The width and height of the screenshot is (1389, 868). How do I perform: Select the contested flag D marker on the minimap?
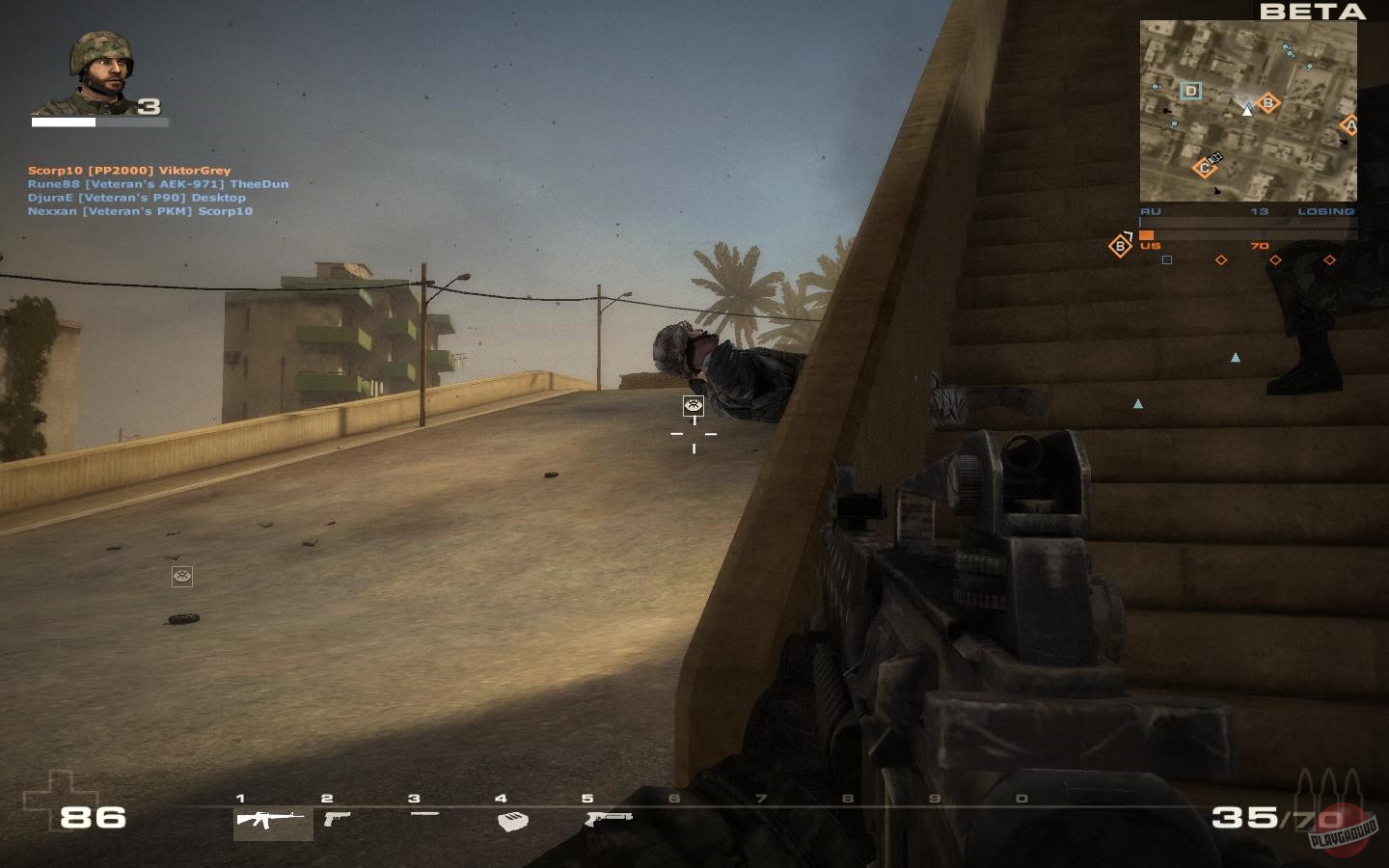(x=1192, y=91)
